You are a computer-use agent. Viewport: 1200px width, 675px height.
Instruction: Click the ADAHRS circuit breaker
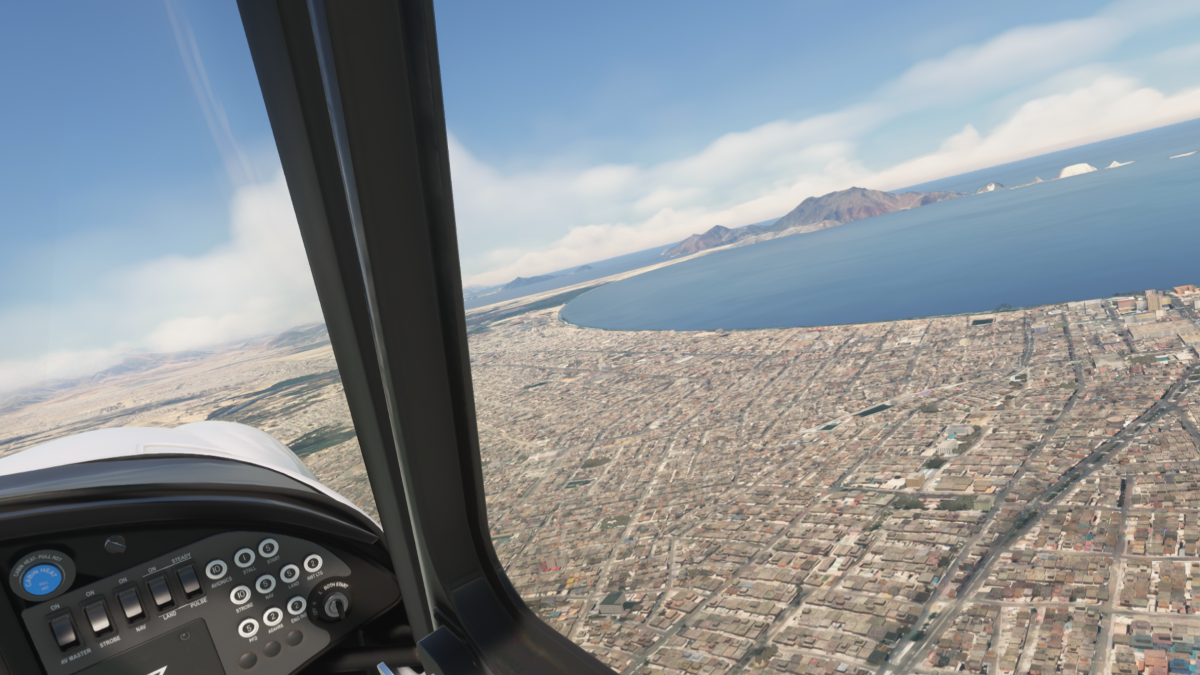click(273, 616)
